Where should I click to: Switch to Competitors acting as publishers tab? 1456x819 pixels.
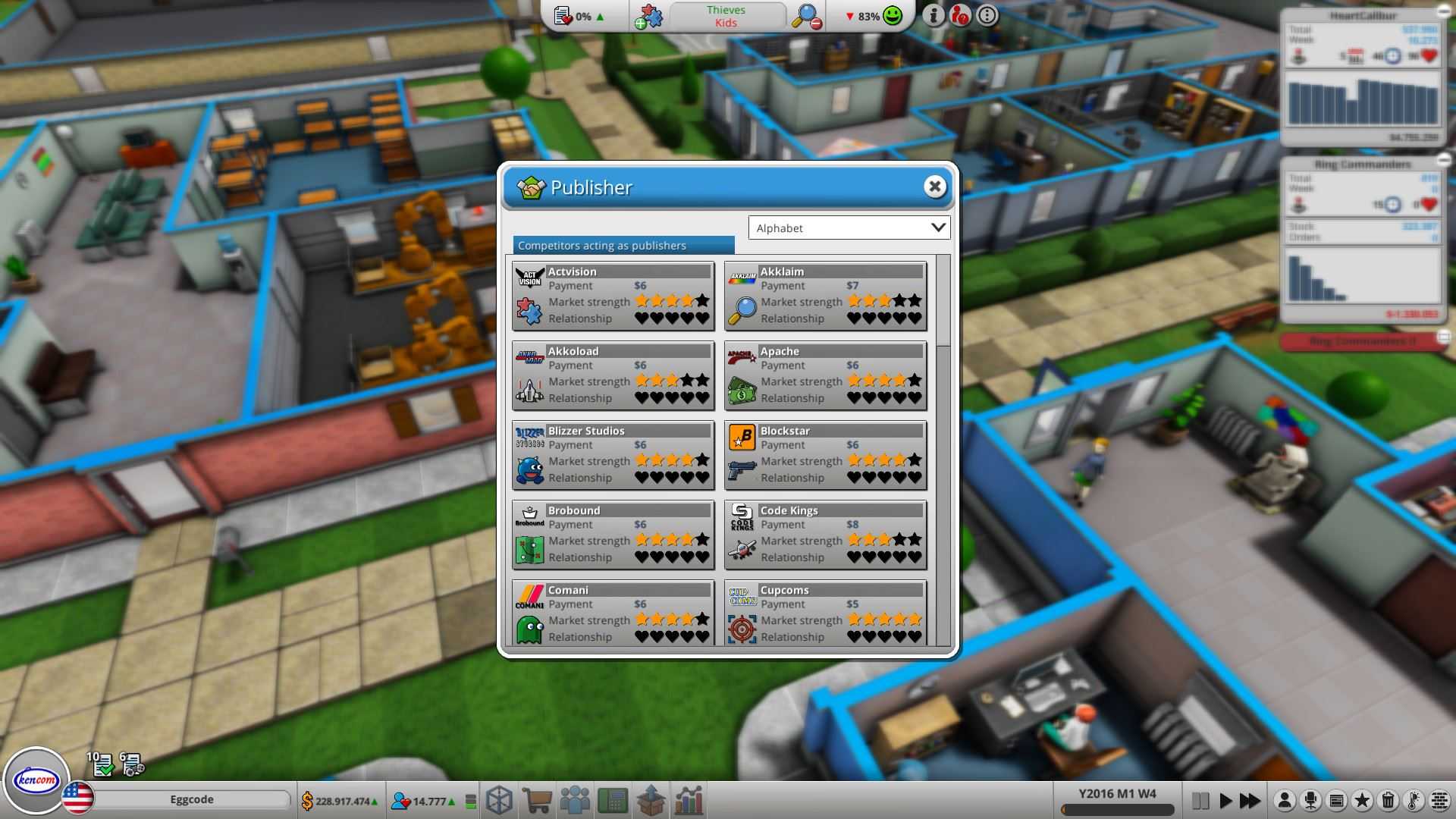[601, 245]
